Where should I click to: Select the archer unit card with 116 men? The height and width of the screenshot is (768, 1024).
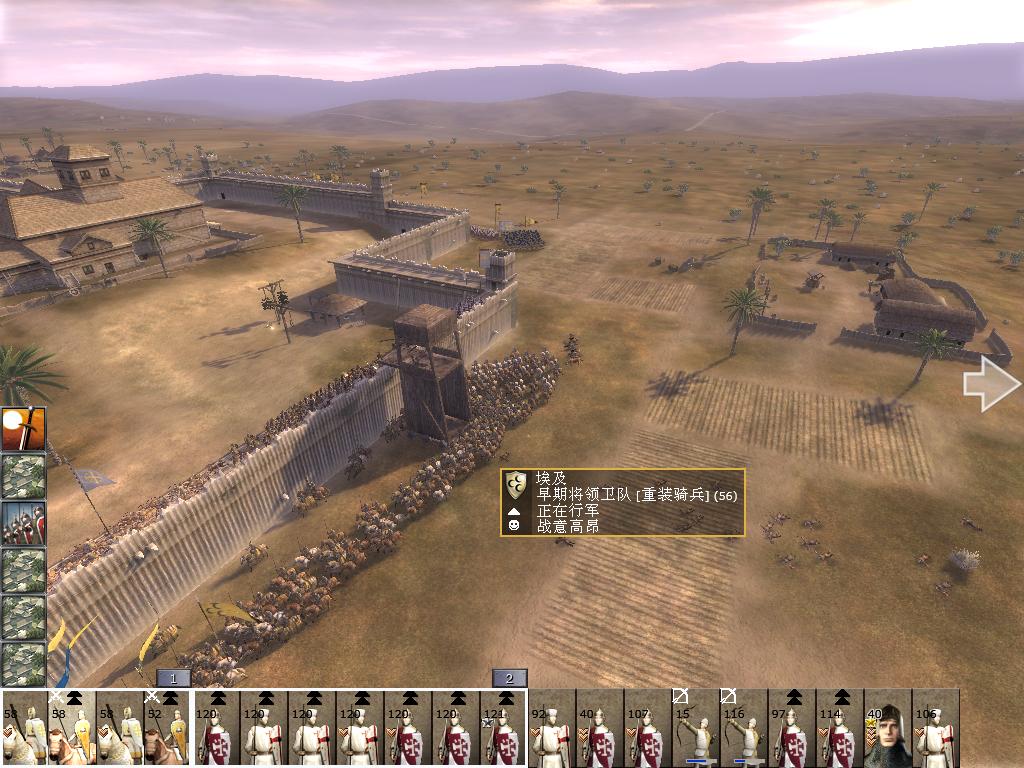coord(744,727)
